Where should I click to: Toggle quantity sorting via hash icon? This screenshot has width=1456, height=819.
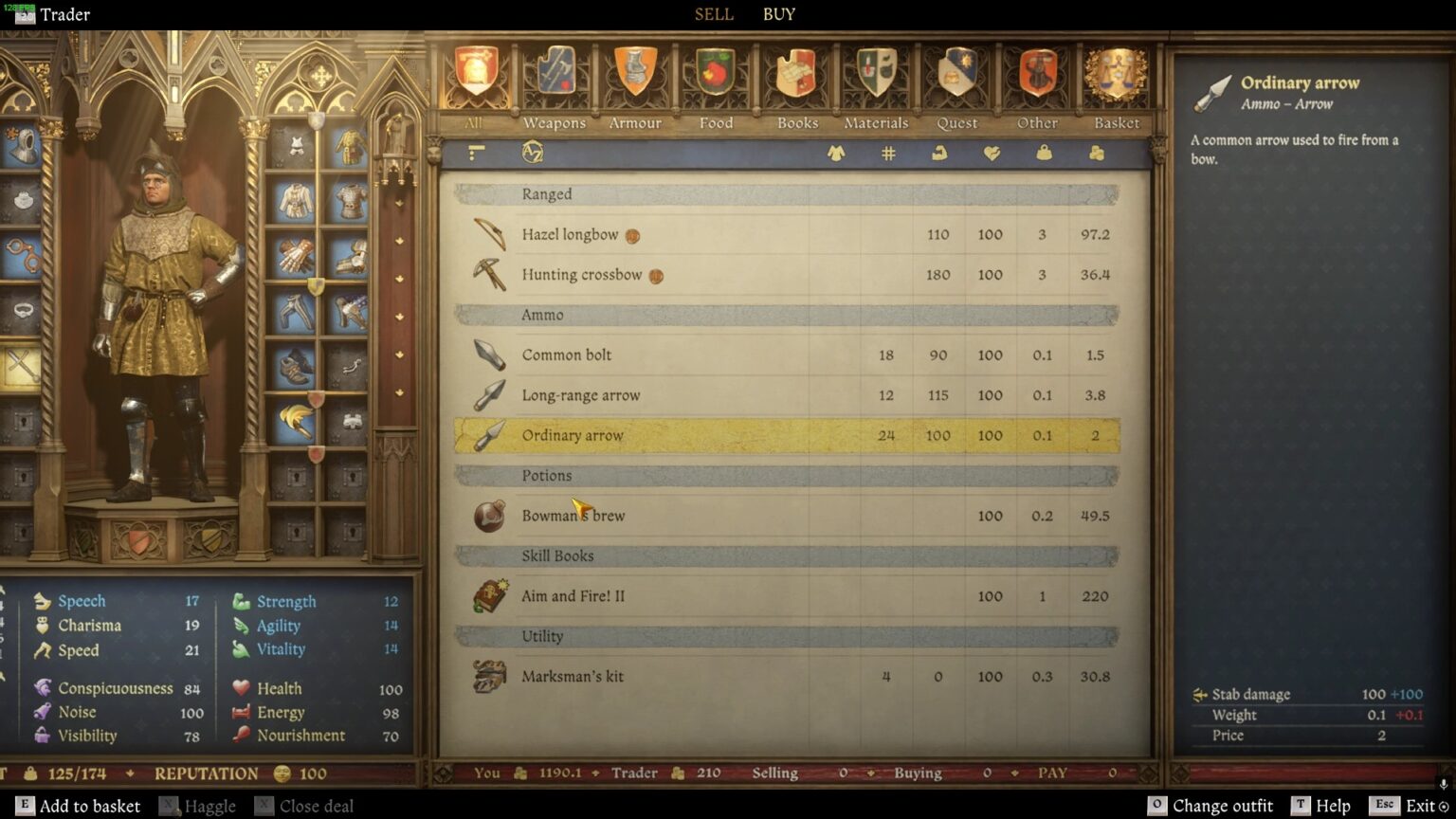[888, 153]
